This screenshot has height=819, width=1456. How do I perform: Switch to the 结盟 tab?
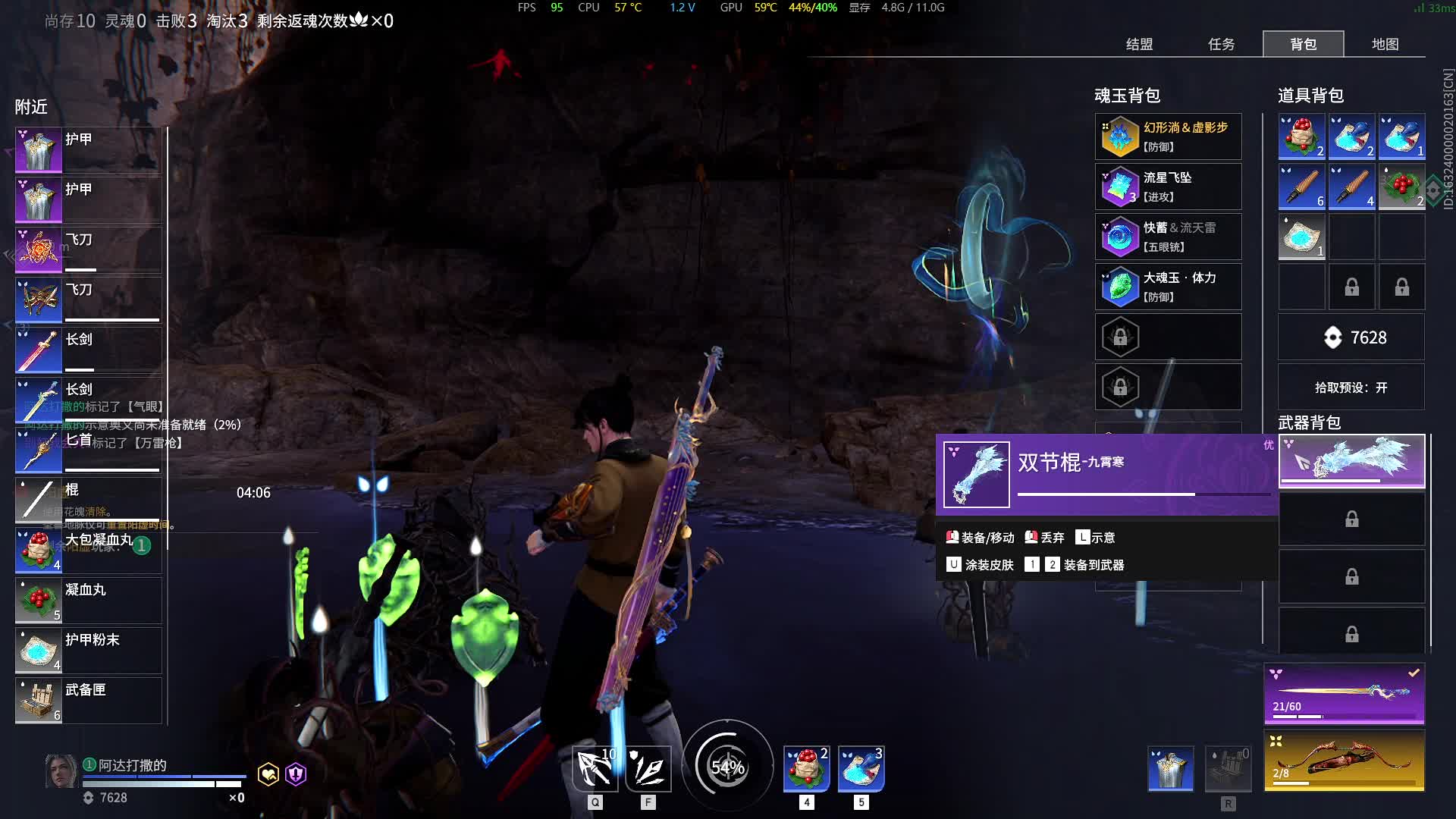point(1139,44)
